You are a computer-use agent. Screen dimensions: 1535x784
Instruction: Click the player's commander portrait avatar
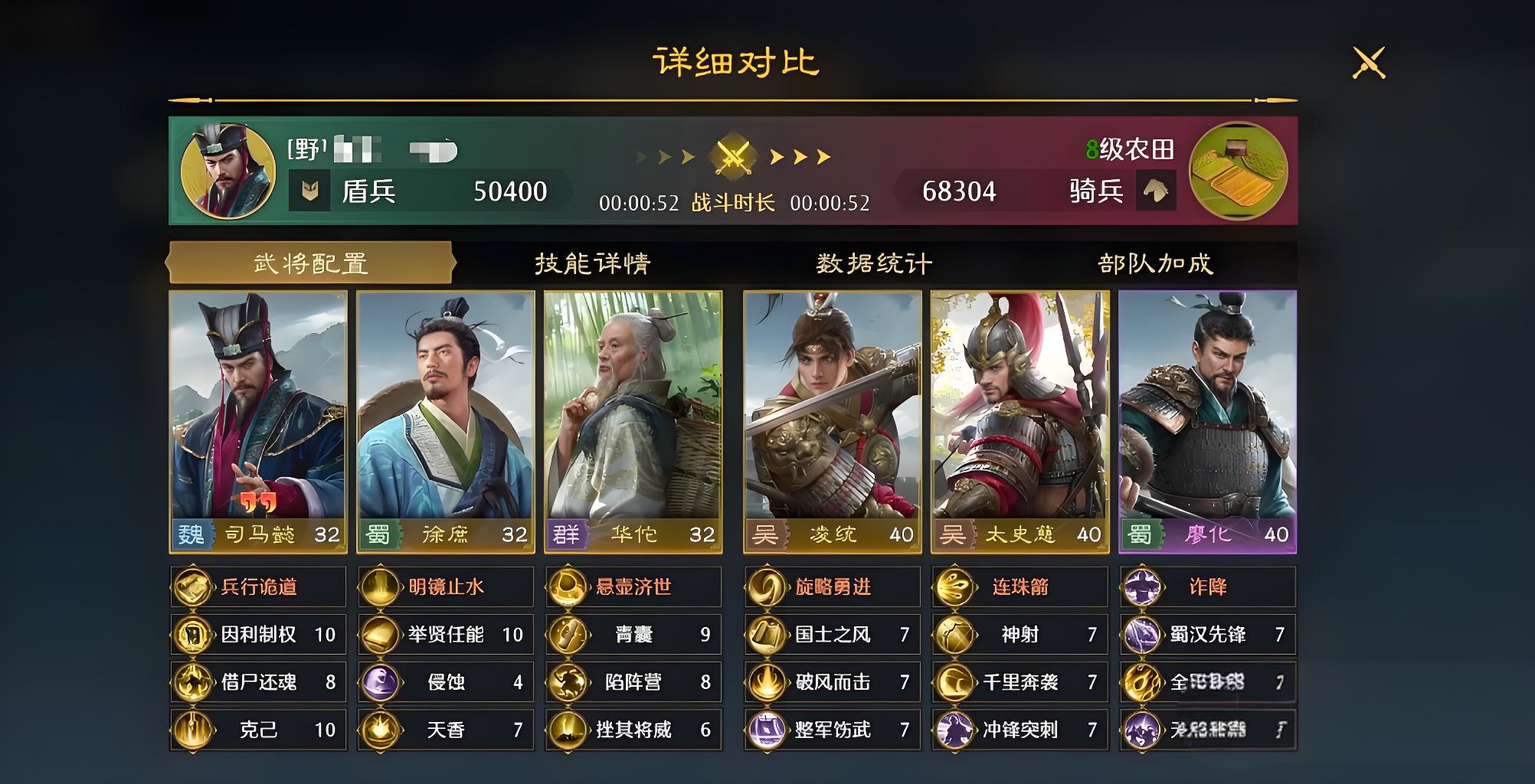click(x=227, y=171)
